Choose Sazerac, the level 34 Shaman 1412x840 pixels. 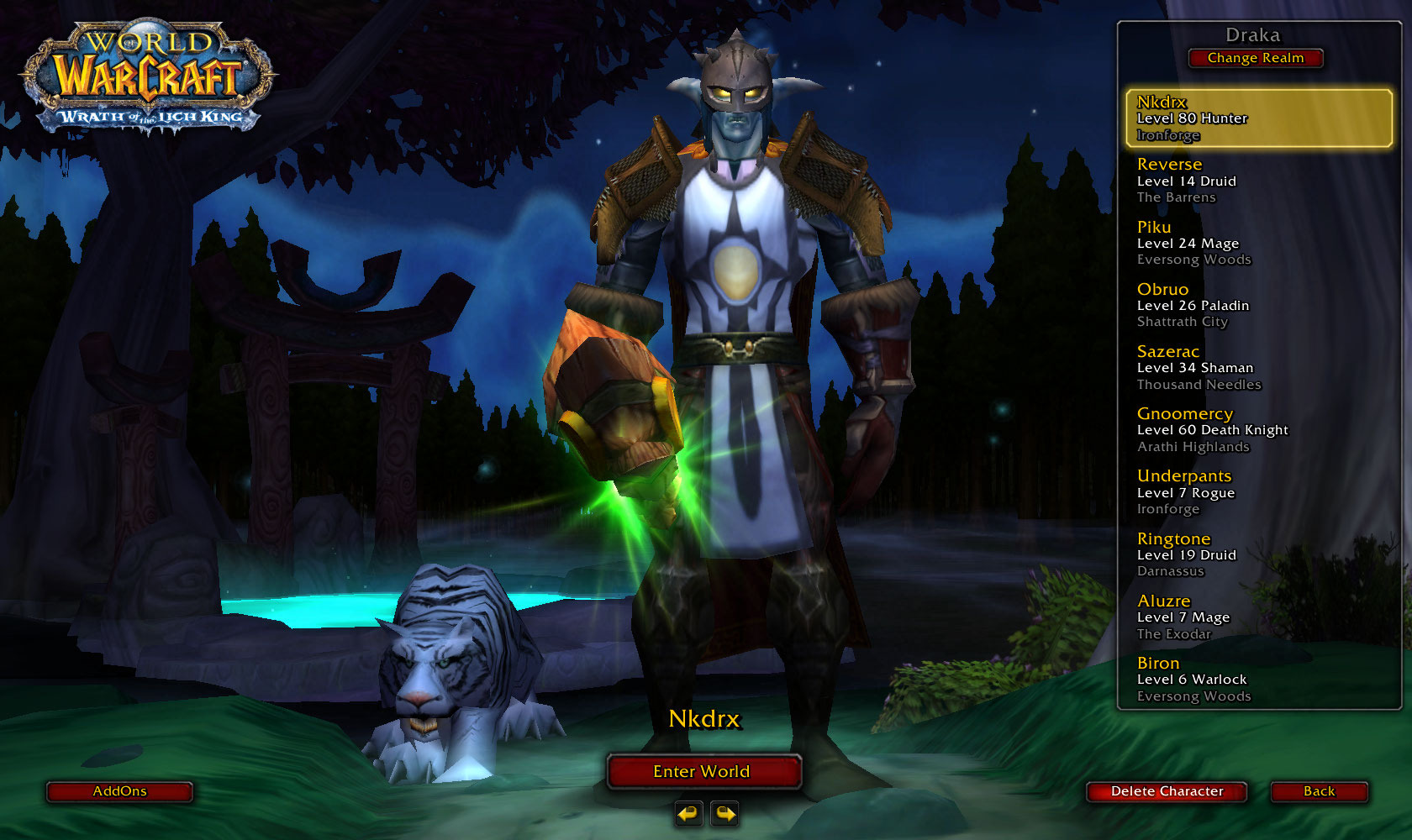[1258, 368]
